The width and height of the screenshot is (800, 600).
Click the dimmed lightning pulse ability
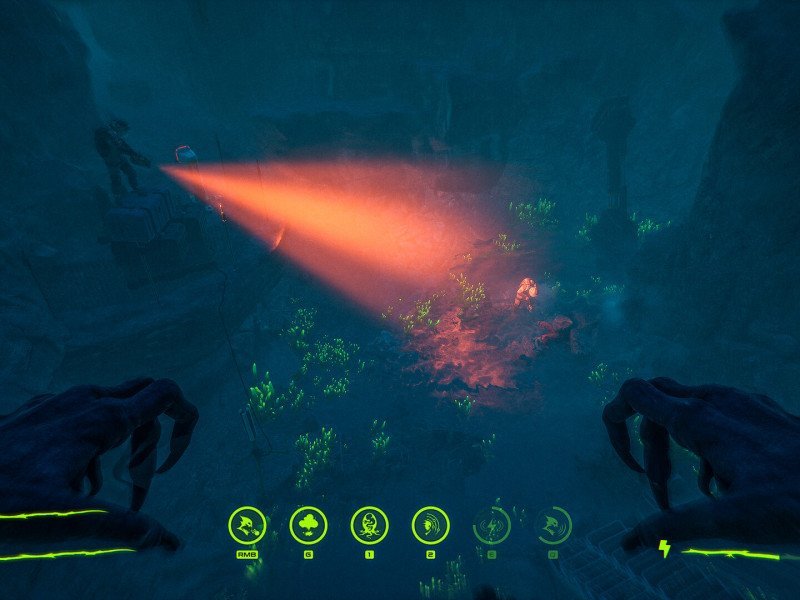[492, 524]
